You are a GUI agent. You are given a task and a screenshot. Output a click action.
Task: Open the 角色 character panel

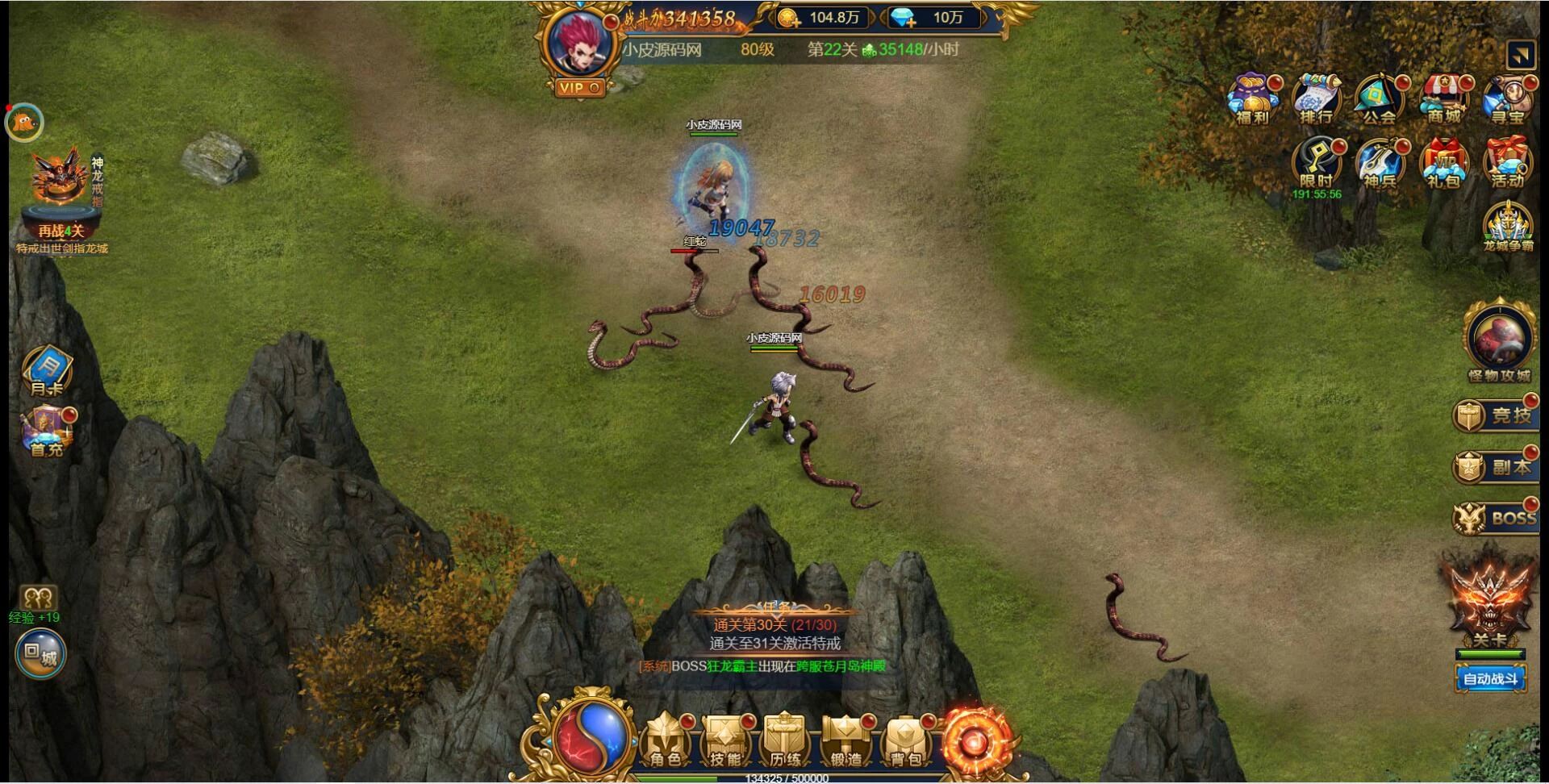click(666, 741)
